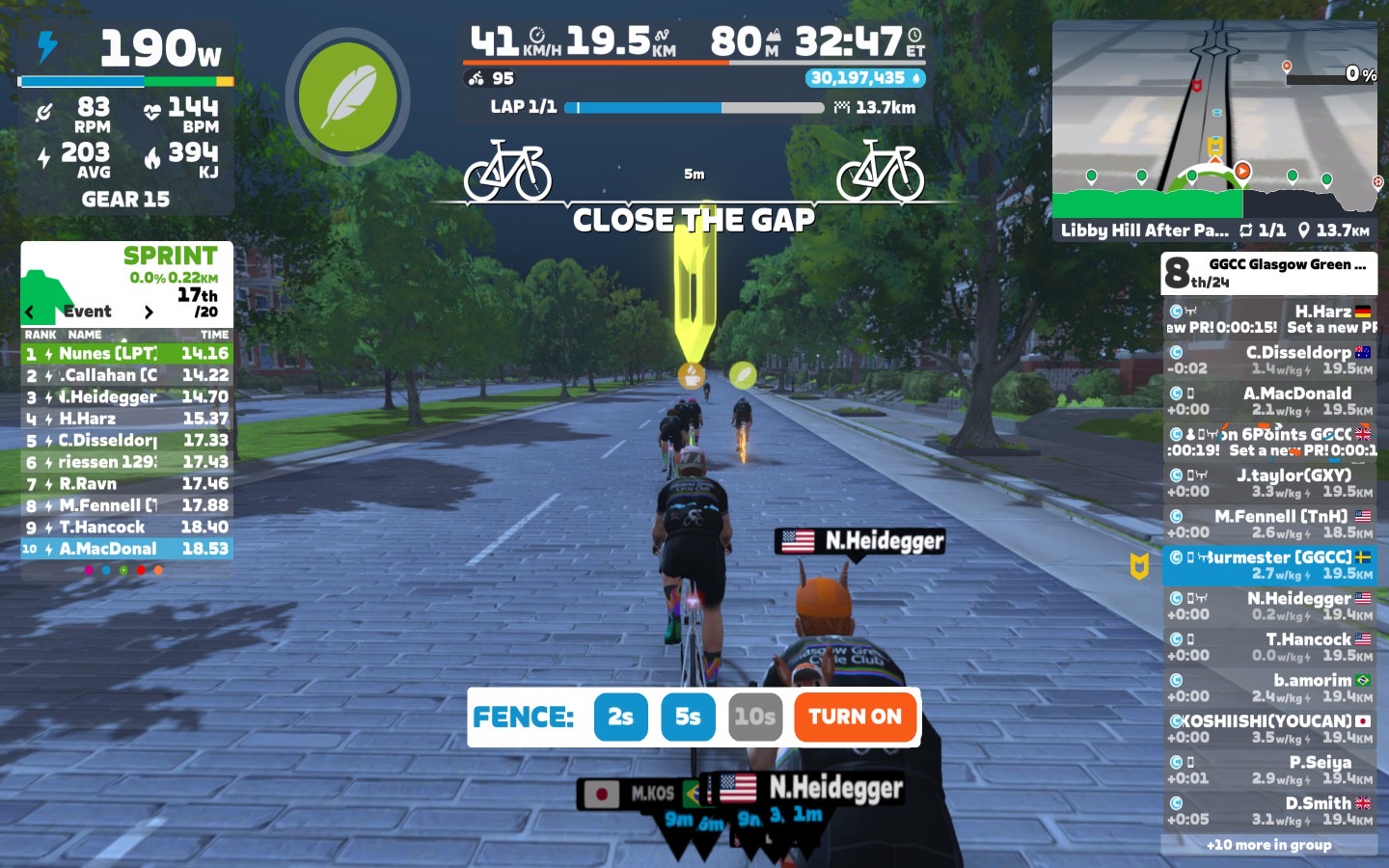Expand the +10 more in group
Screen dimensions: 1389x868
point(1269,845)
